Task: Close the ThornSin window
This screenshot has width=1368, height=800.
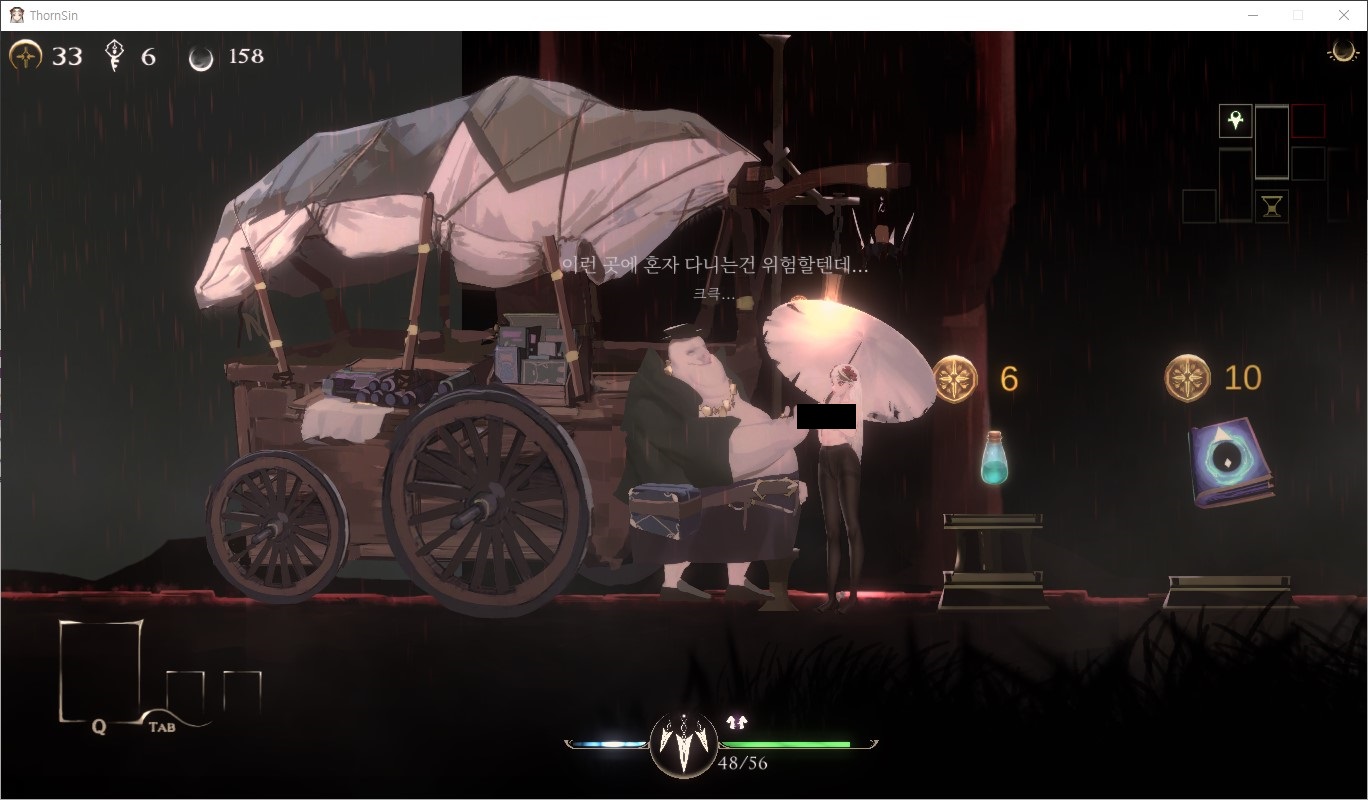Action: tap(1343, 15)
